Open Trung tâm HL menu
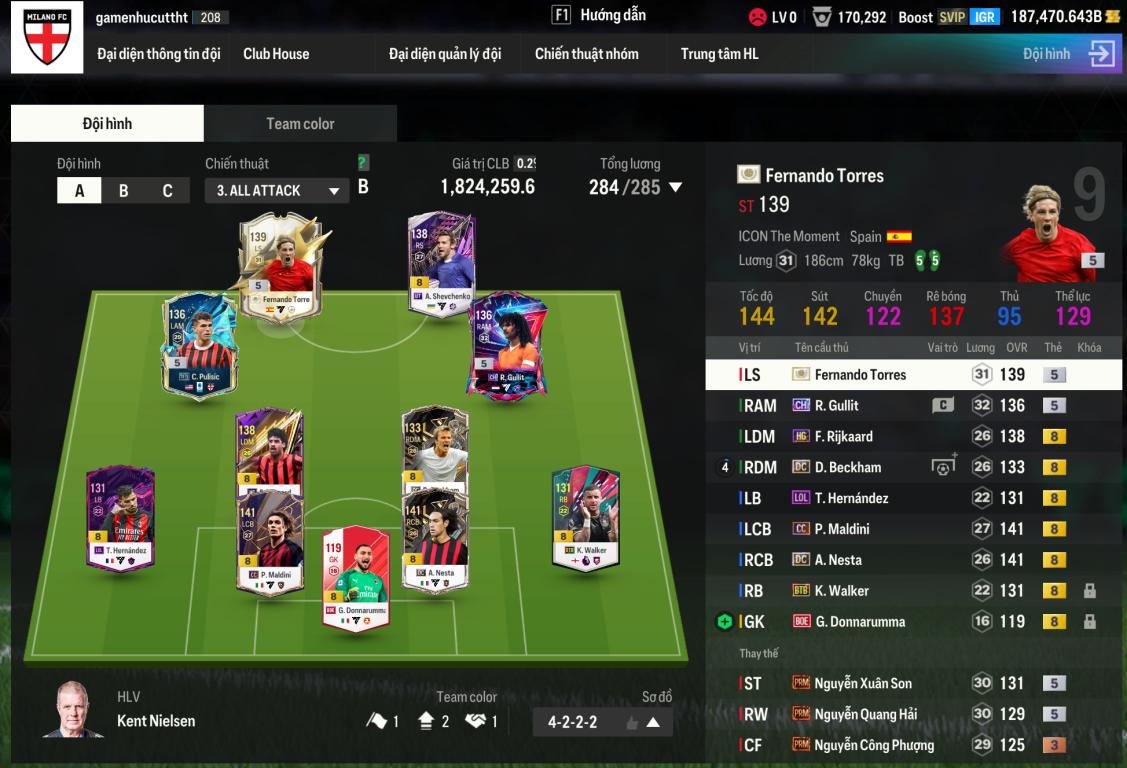The height and width of the screenshot is (768, 1127). [x=719, y=54]
